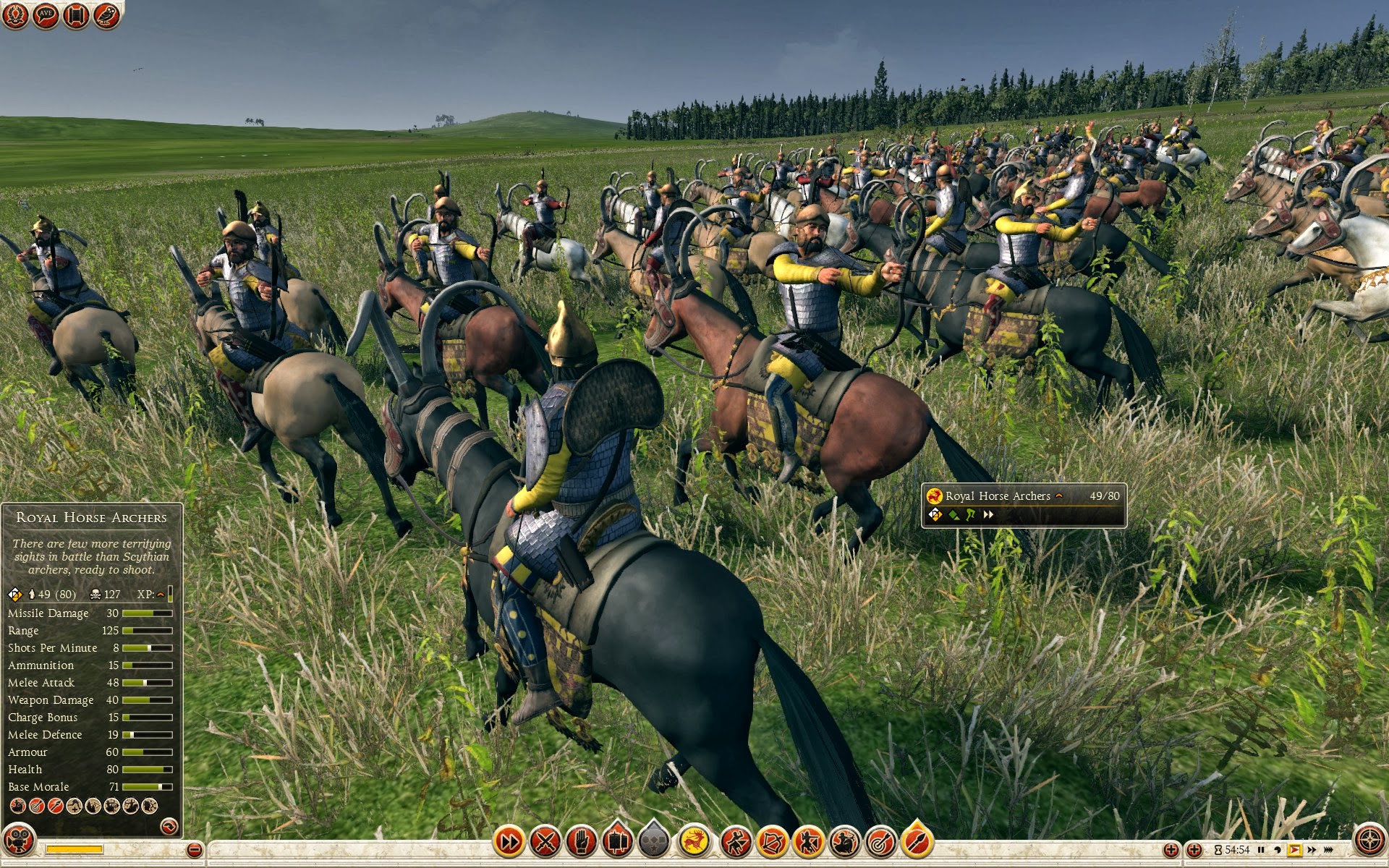Open the AVE chat speech-bubble button
1389x868 pixels.
click(46, 14)
